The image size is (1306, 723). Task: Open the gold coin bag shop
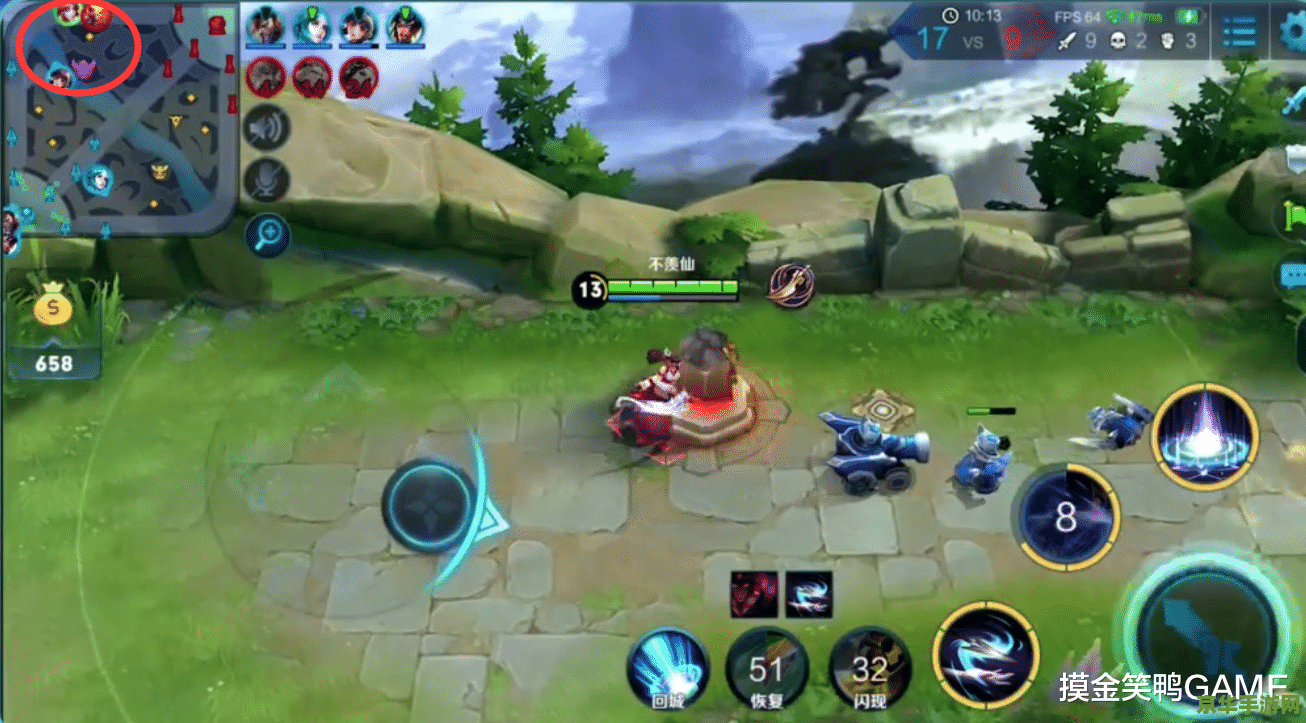53,310
